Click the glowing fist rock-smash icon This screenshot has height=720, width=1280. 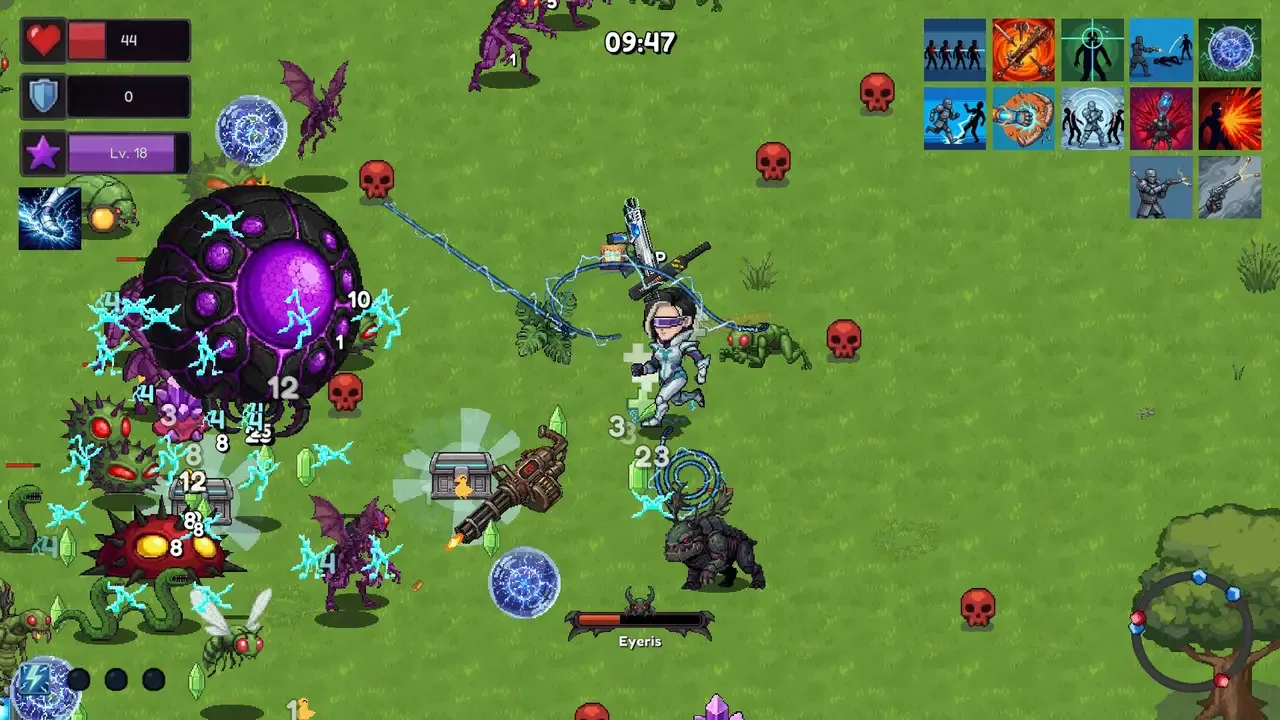click(1023, 119)
